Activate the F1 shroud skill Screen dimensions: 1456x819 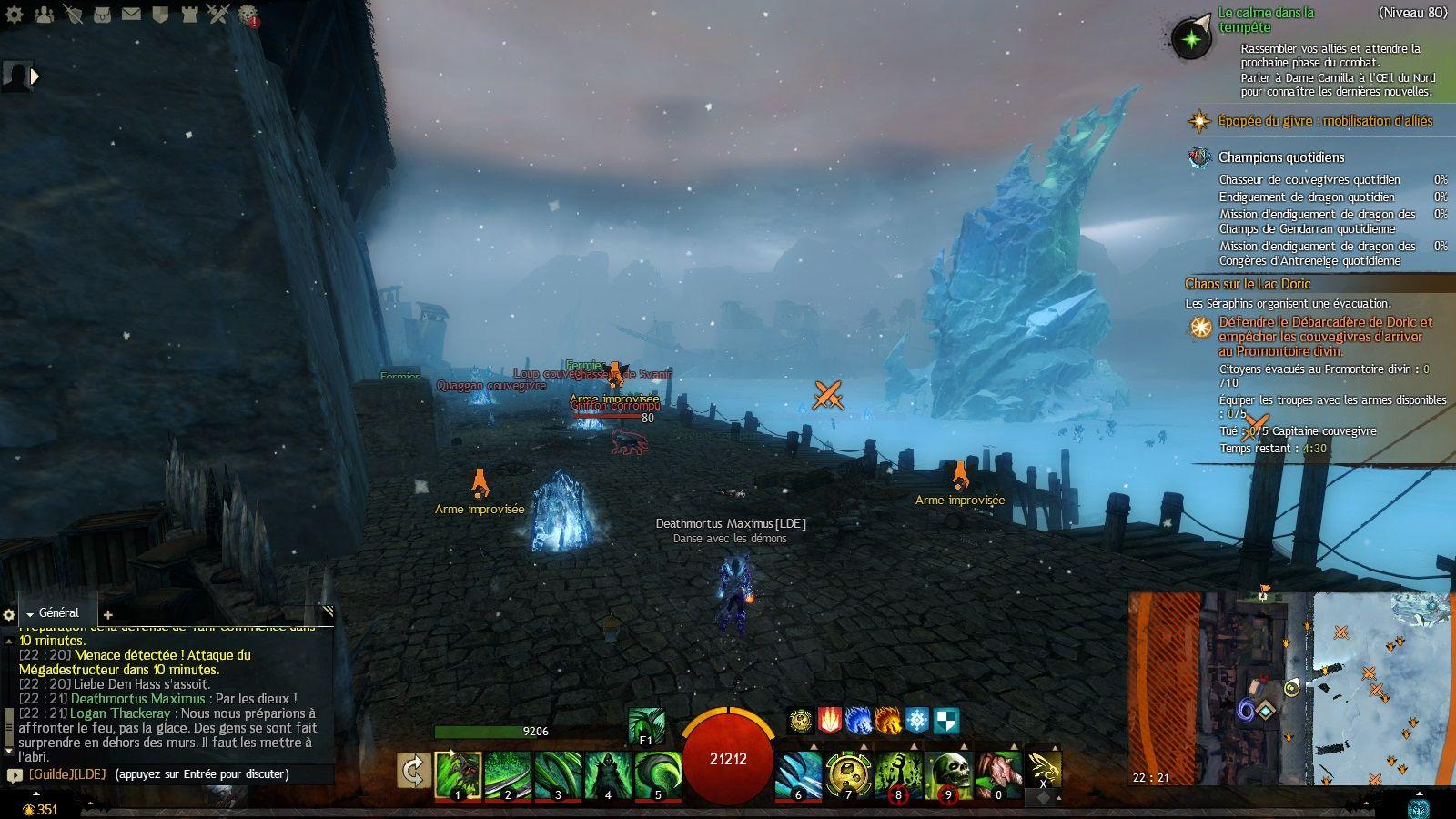click(x=646, y=728)
